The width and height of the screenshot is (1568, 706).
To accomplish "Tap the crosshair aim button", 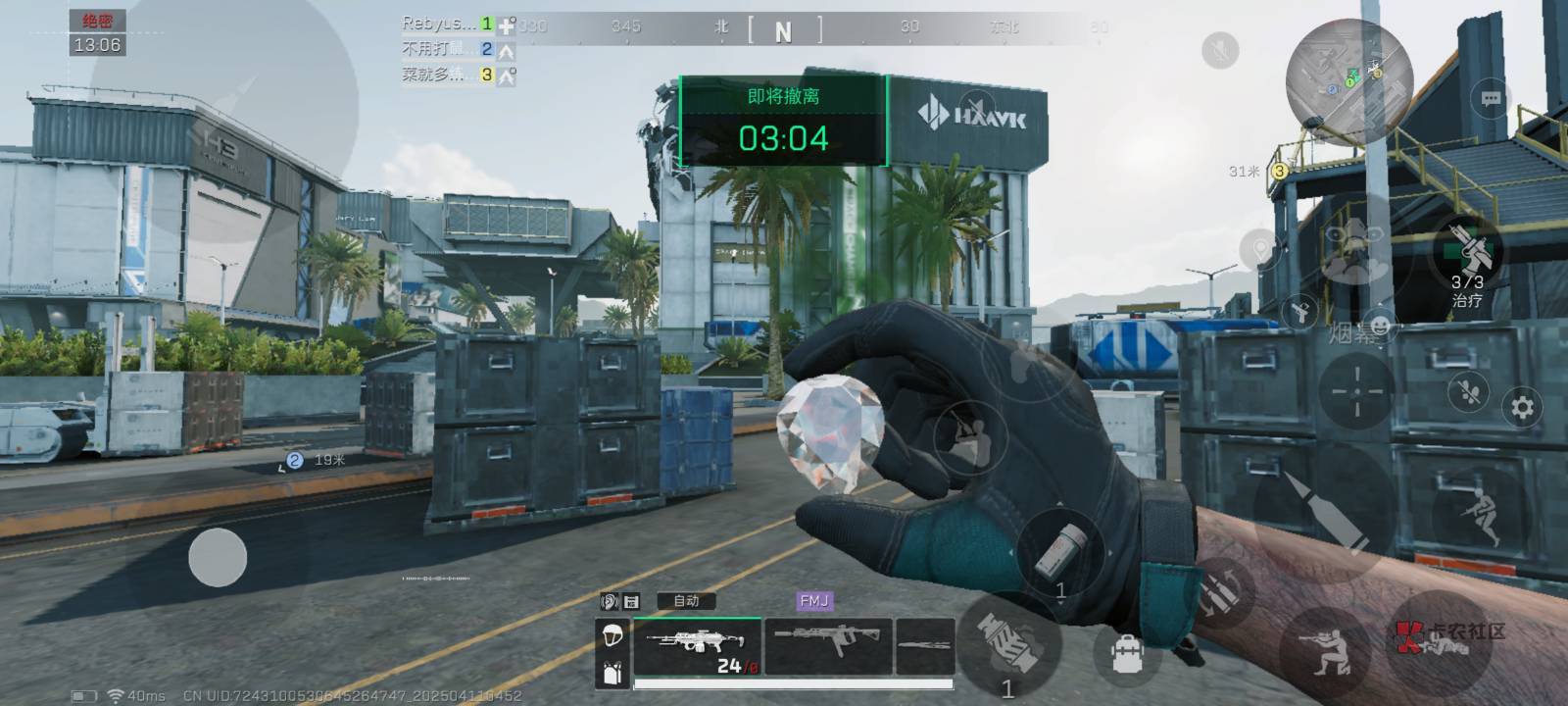I will tap(1357, 390).
